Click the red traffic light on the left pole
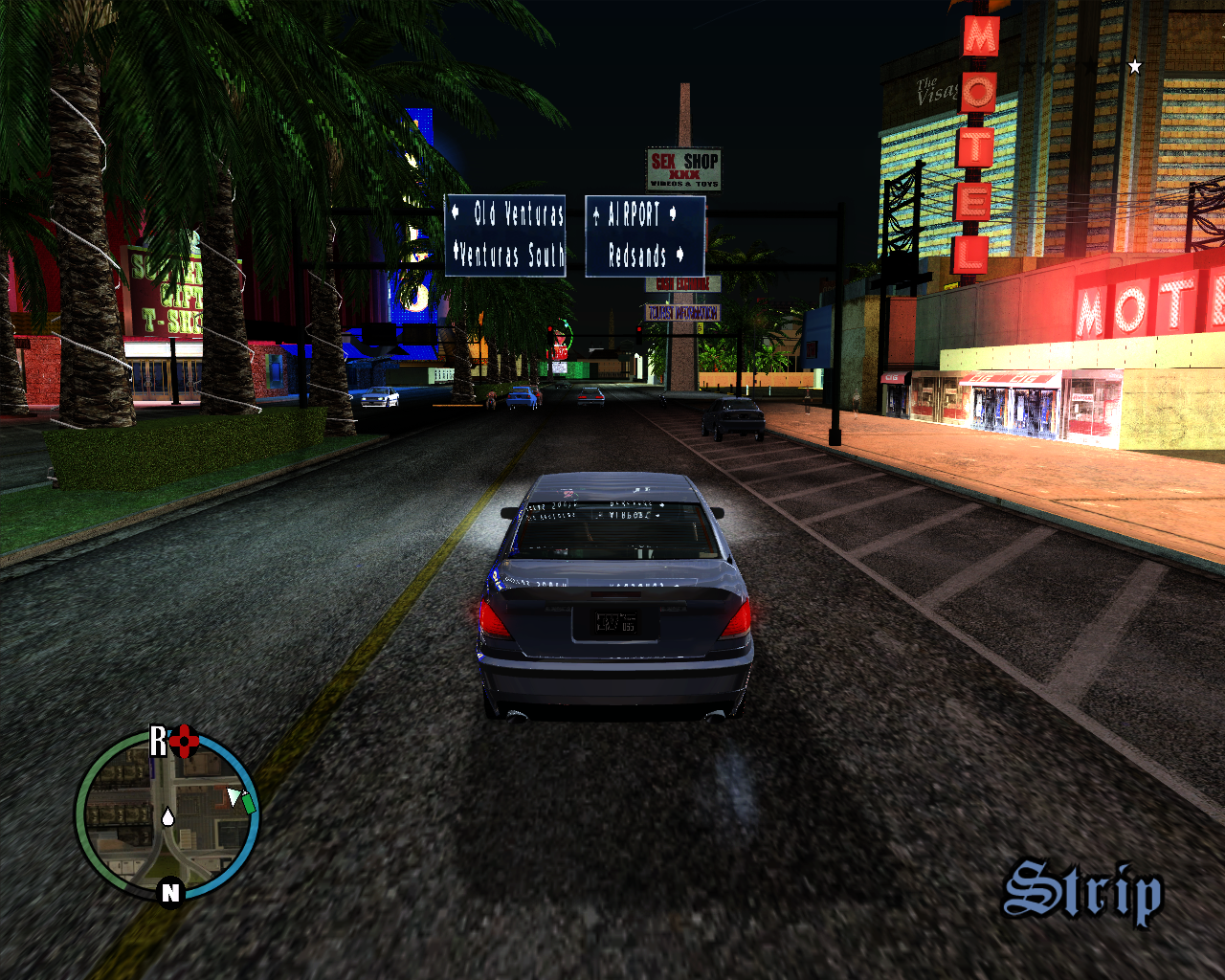The image size is (1225, 980). pyautogui.click(x=550, y=329)
